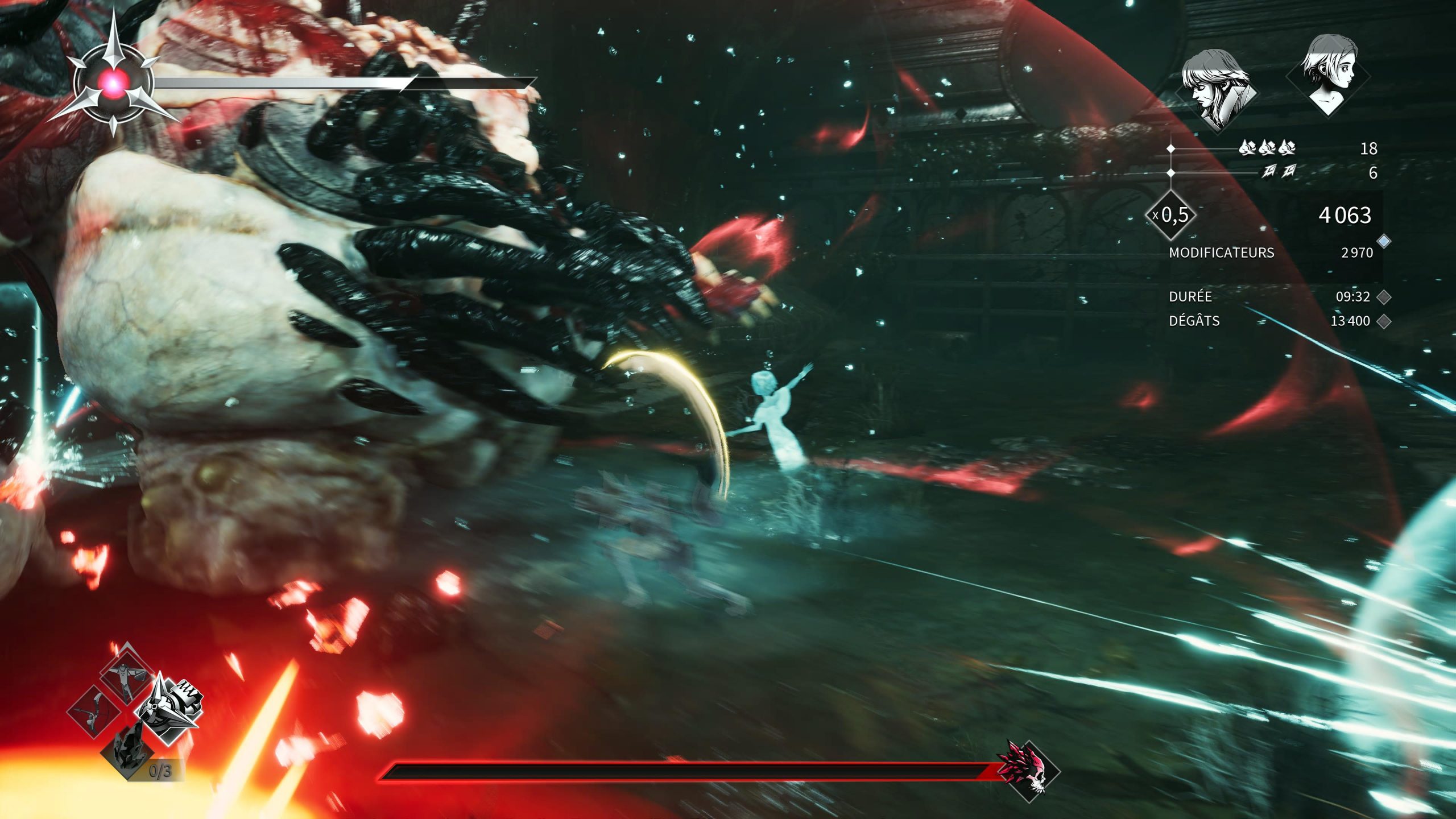The width and height of the screenshot is (1456, 819).
Task: Click the four-pointed star emblem with pink orb
Action: 114,84
